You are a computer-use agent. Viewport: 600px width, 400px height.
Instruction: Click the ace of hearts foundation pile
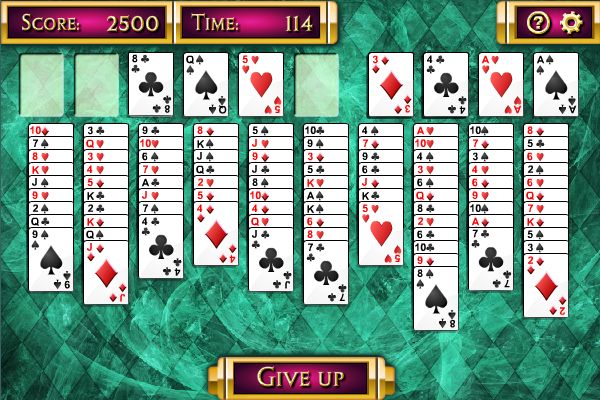pos(500,84)
